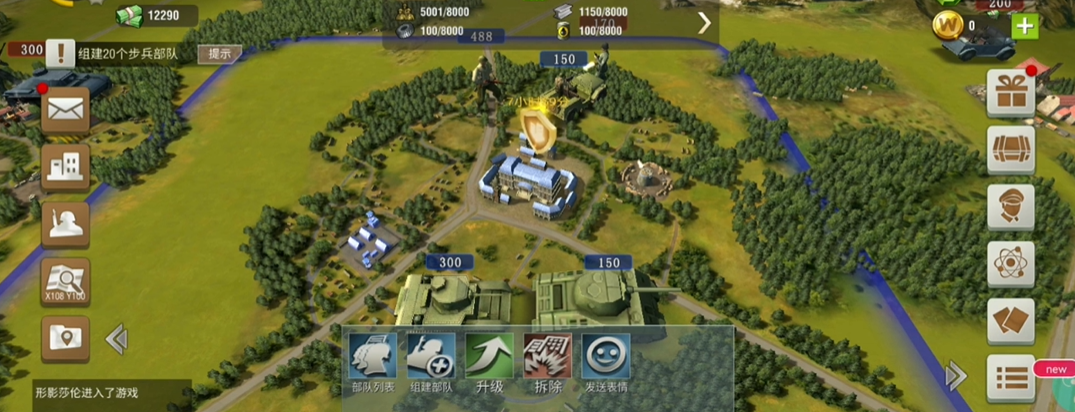Open the coordinate search magnifier

pyautogui.click(x=66, y=281)
